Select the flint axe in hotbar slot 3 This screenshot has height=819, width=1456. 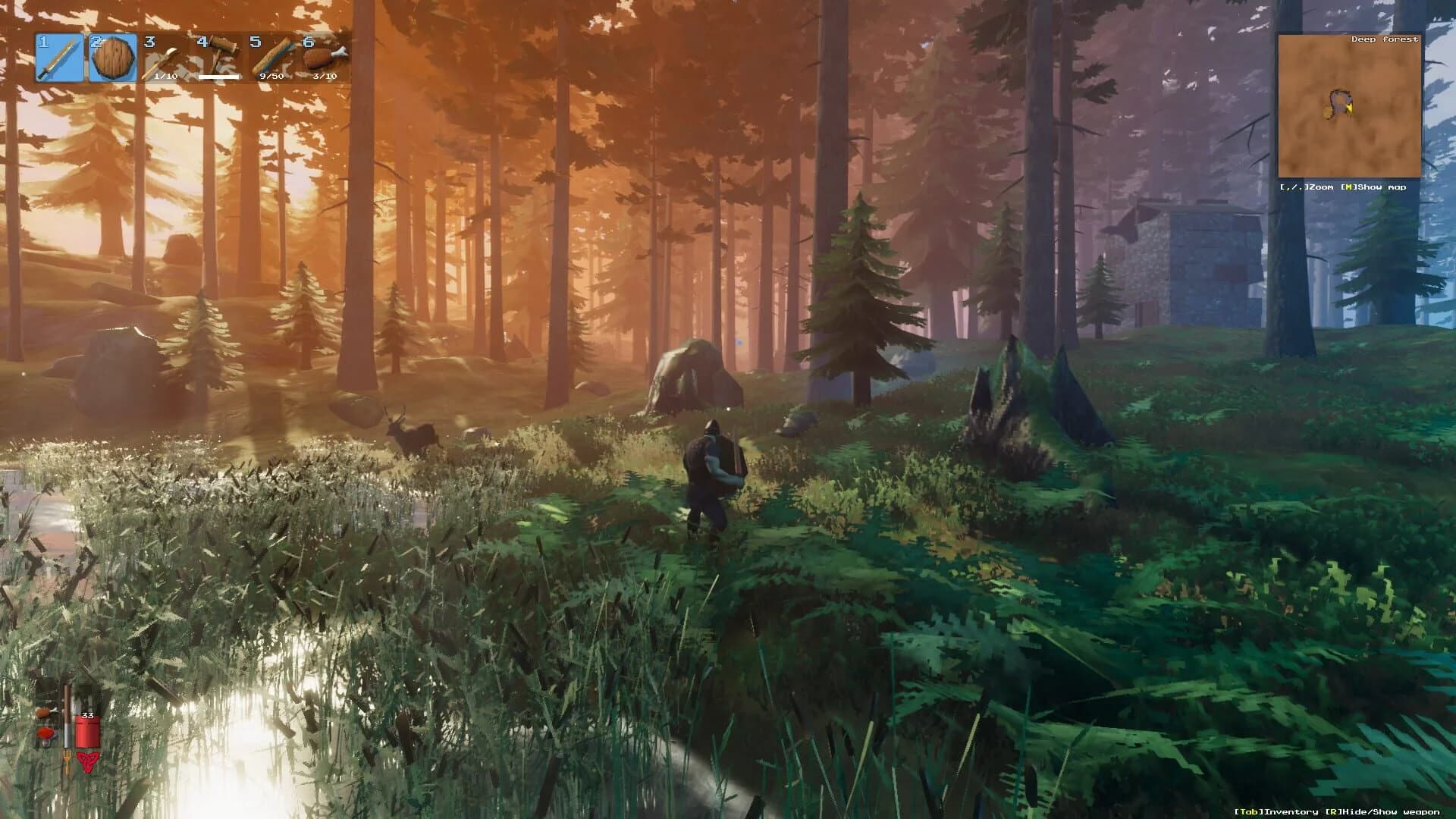(x=165, y=59)
